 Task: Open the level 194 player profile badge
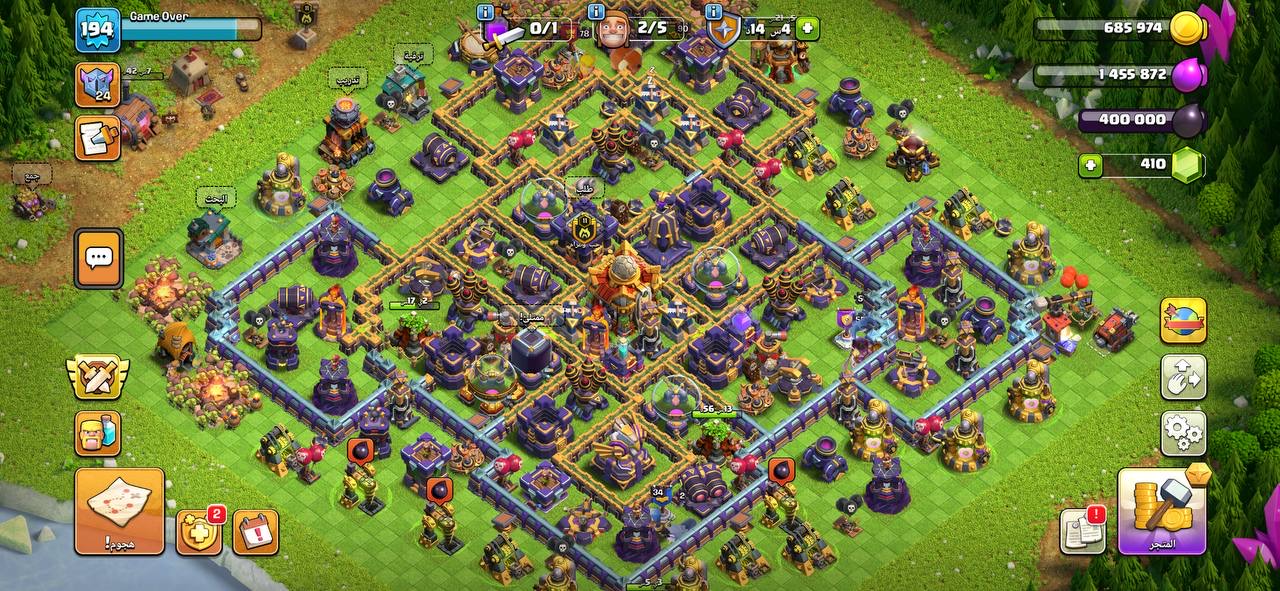click(x=98, y=30)
